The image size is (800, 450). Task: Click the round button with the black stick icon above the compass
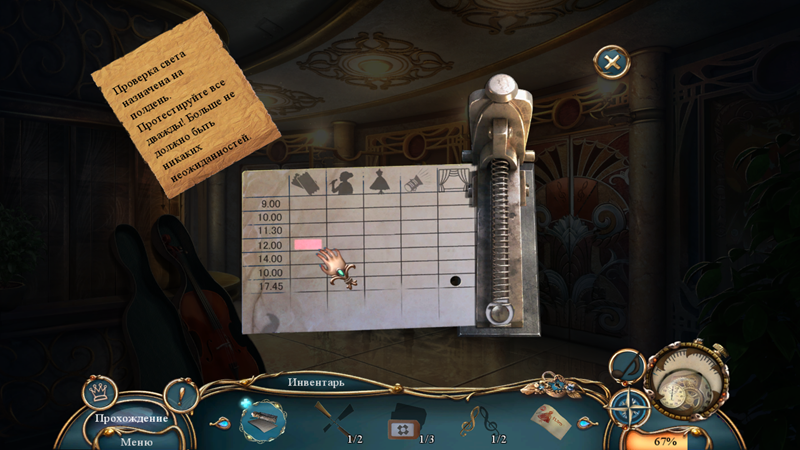click(627, 367)
